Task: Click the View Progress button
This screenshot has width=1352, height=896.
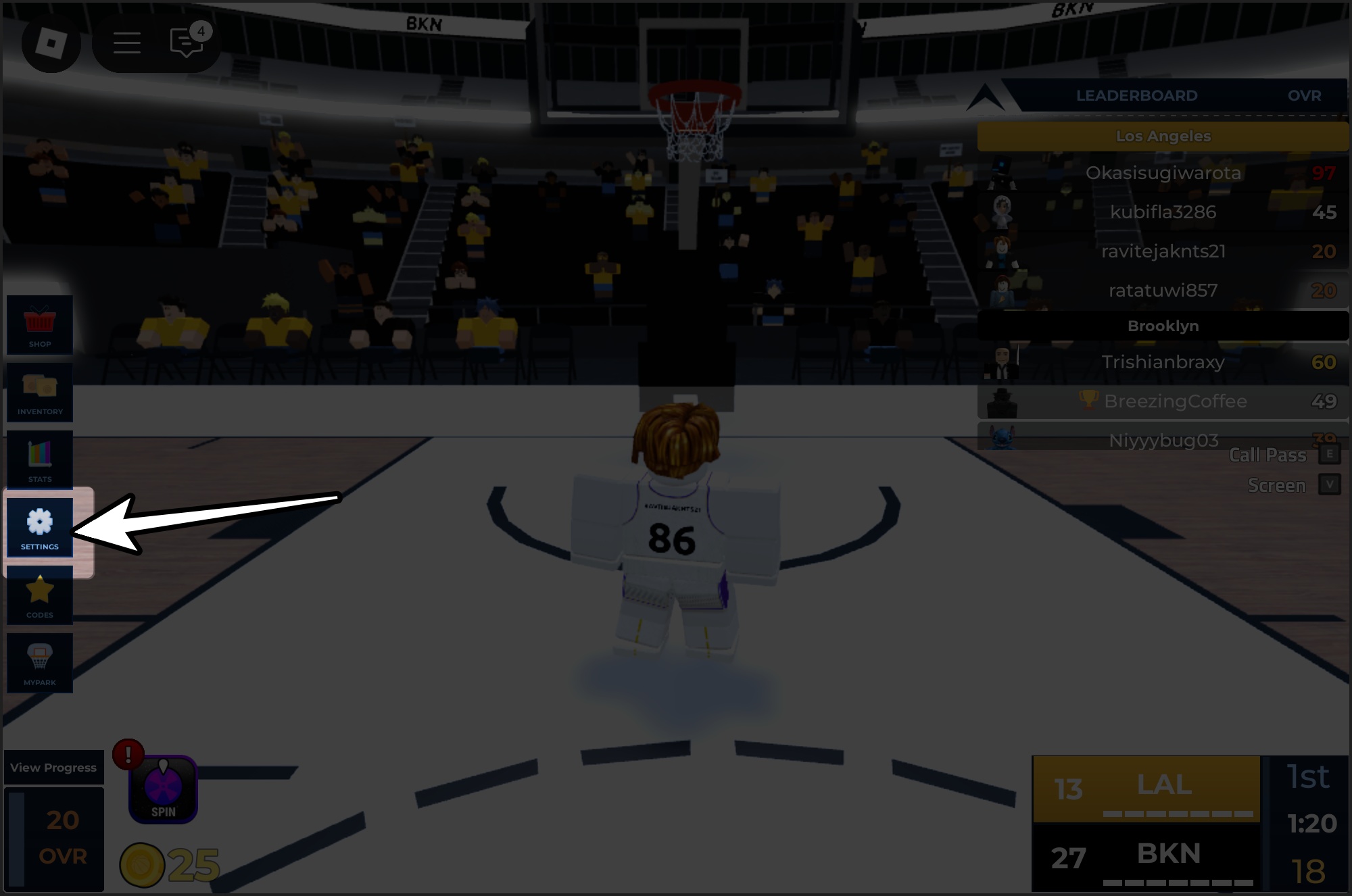Action: (54, 767)
